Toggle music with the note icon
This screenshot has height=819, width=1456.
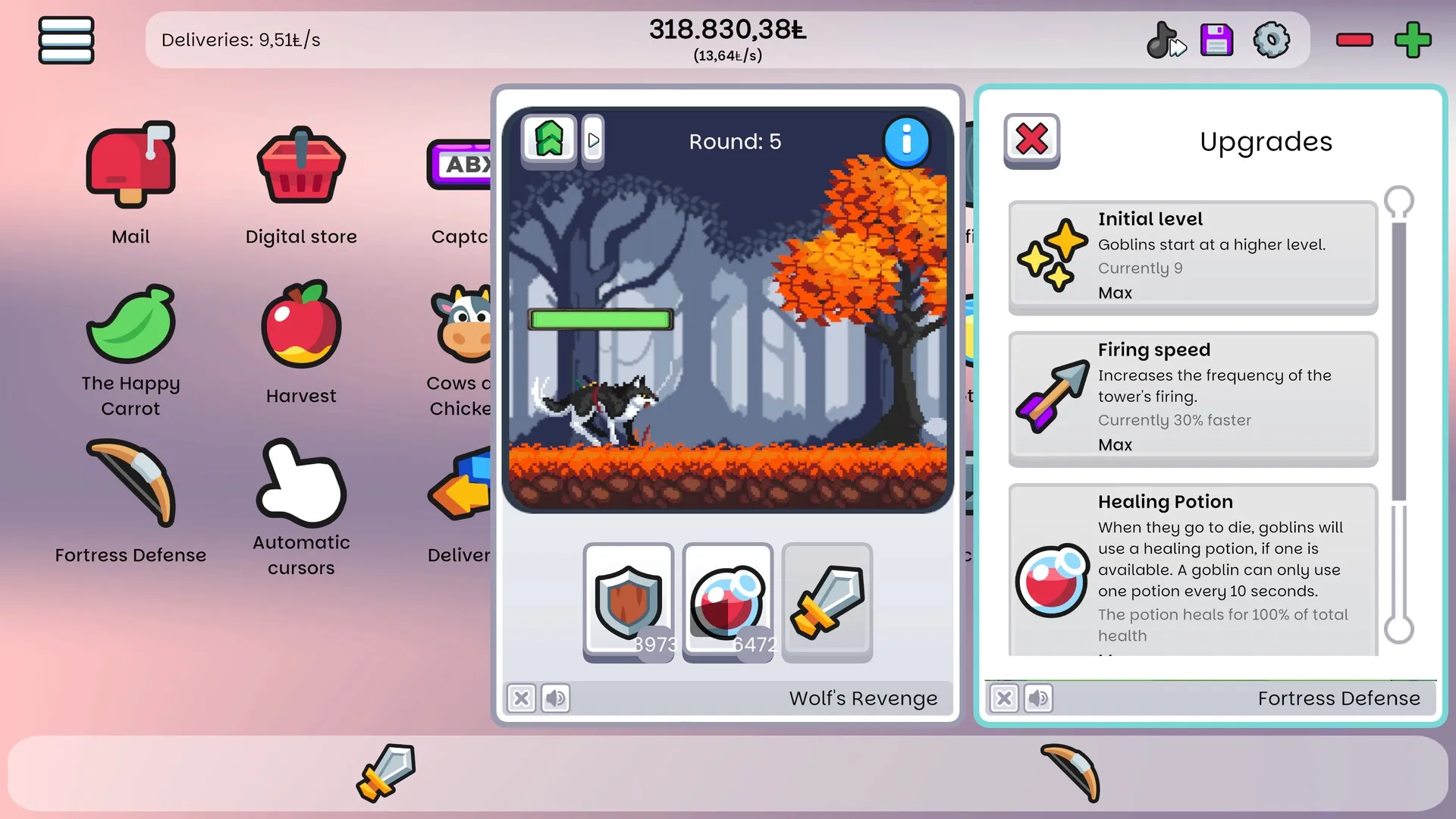pyautogui.click(x=1166, y=39)
